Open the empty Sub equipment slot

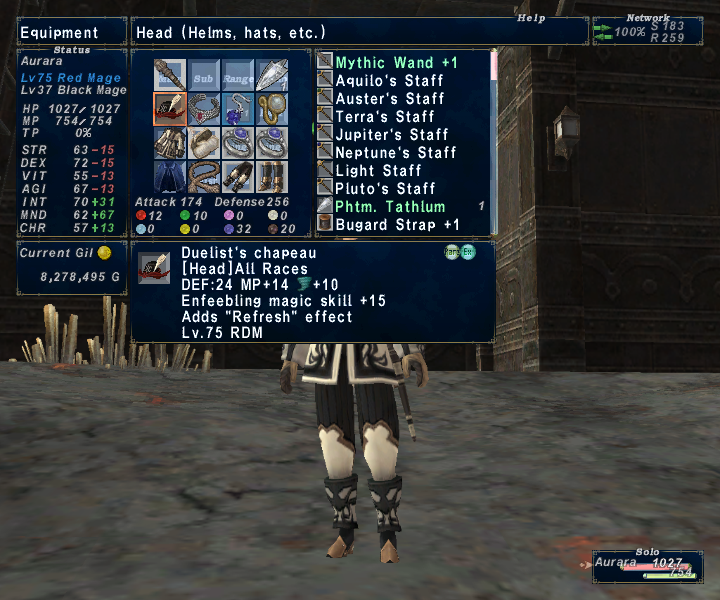coord(204,76)
